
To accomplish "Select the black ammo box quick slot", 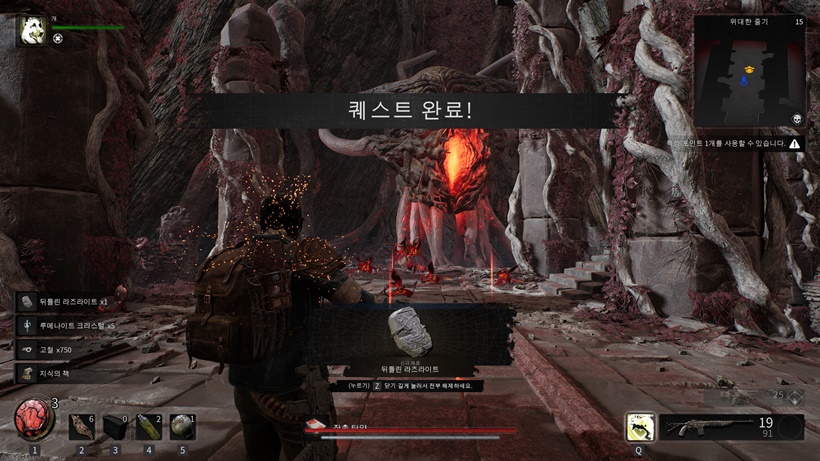I will coord(116,428).
